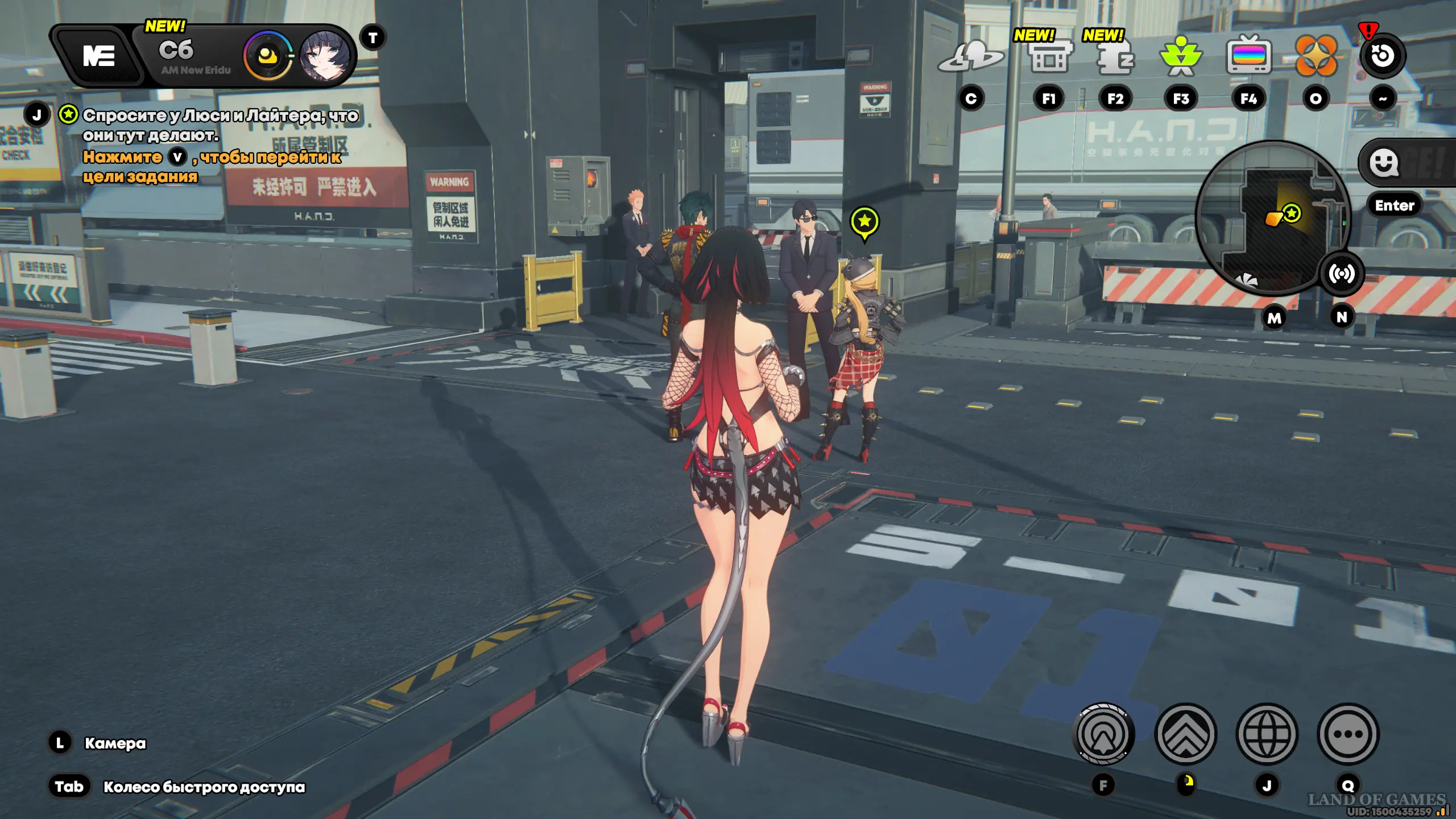Open the yellow day-night time dial
The height and width of the screenshot is (819, 1456).
(267, 56)
